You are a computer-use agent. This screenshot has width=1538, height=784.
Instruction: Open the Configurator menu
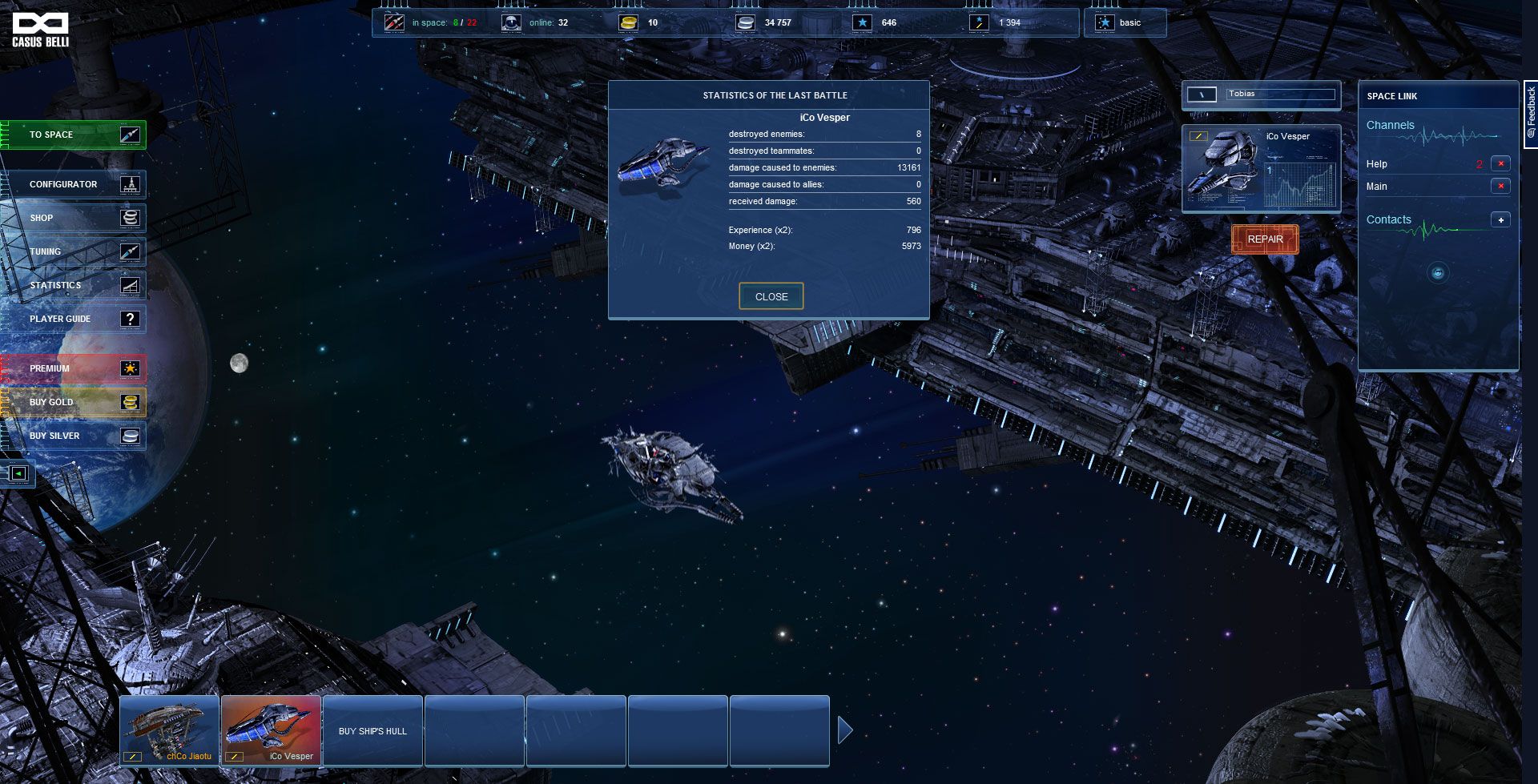tap(74, 184)
